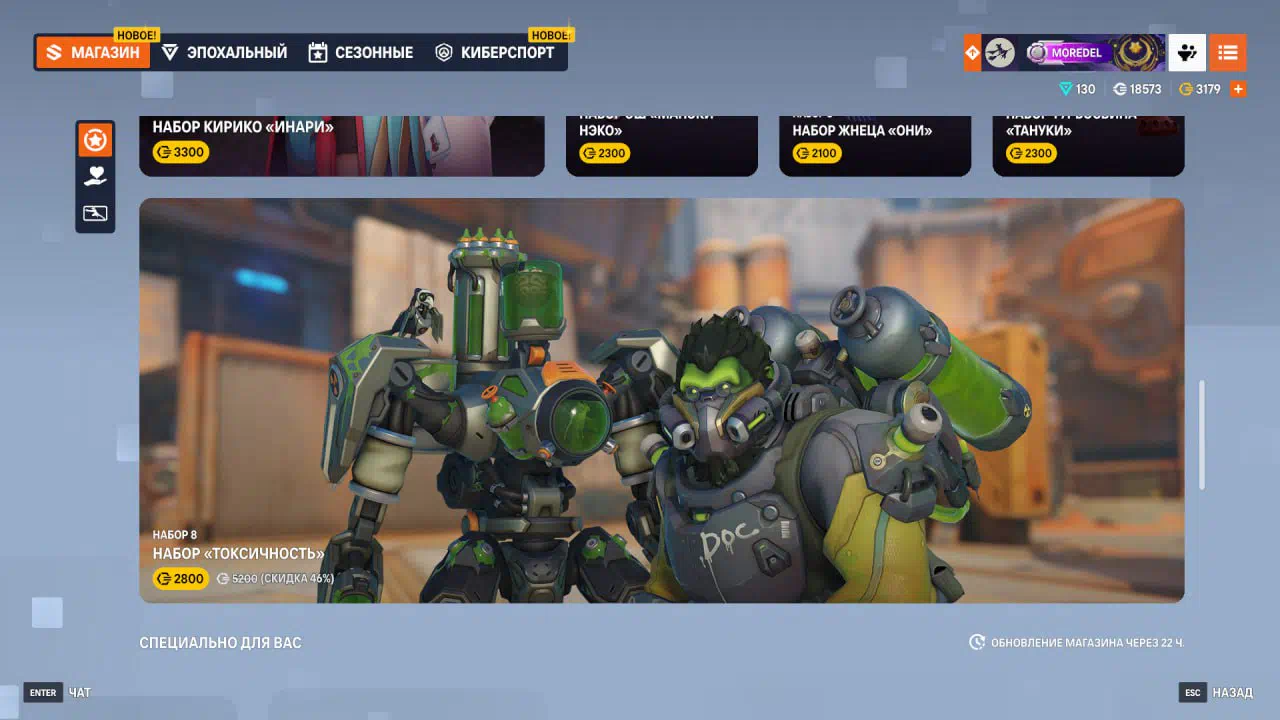
Task: Switch to the Эпохальный tab
Action: coord(225,53)
